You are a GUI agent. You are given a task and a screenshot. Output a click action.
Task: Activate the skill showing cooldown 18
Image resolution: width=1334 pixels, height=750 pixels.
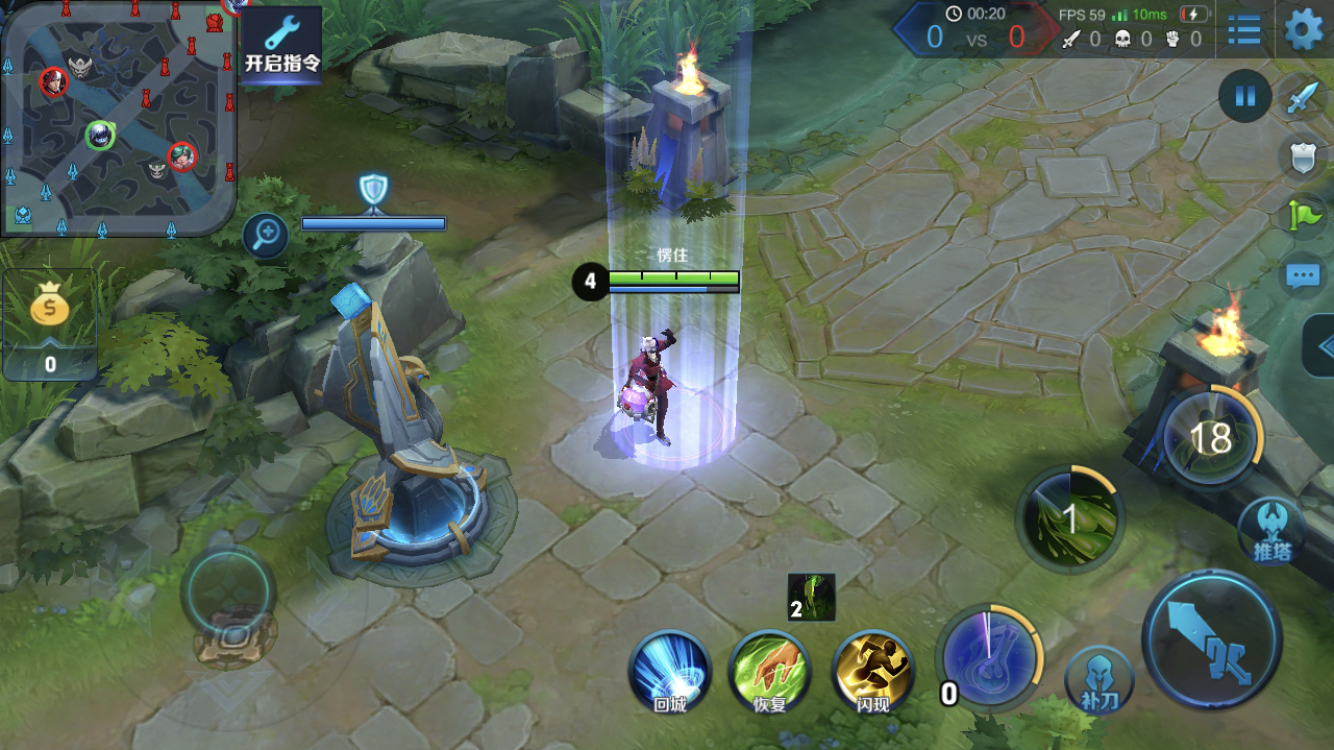pos(1210,438)
